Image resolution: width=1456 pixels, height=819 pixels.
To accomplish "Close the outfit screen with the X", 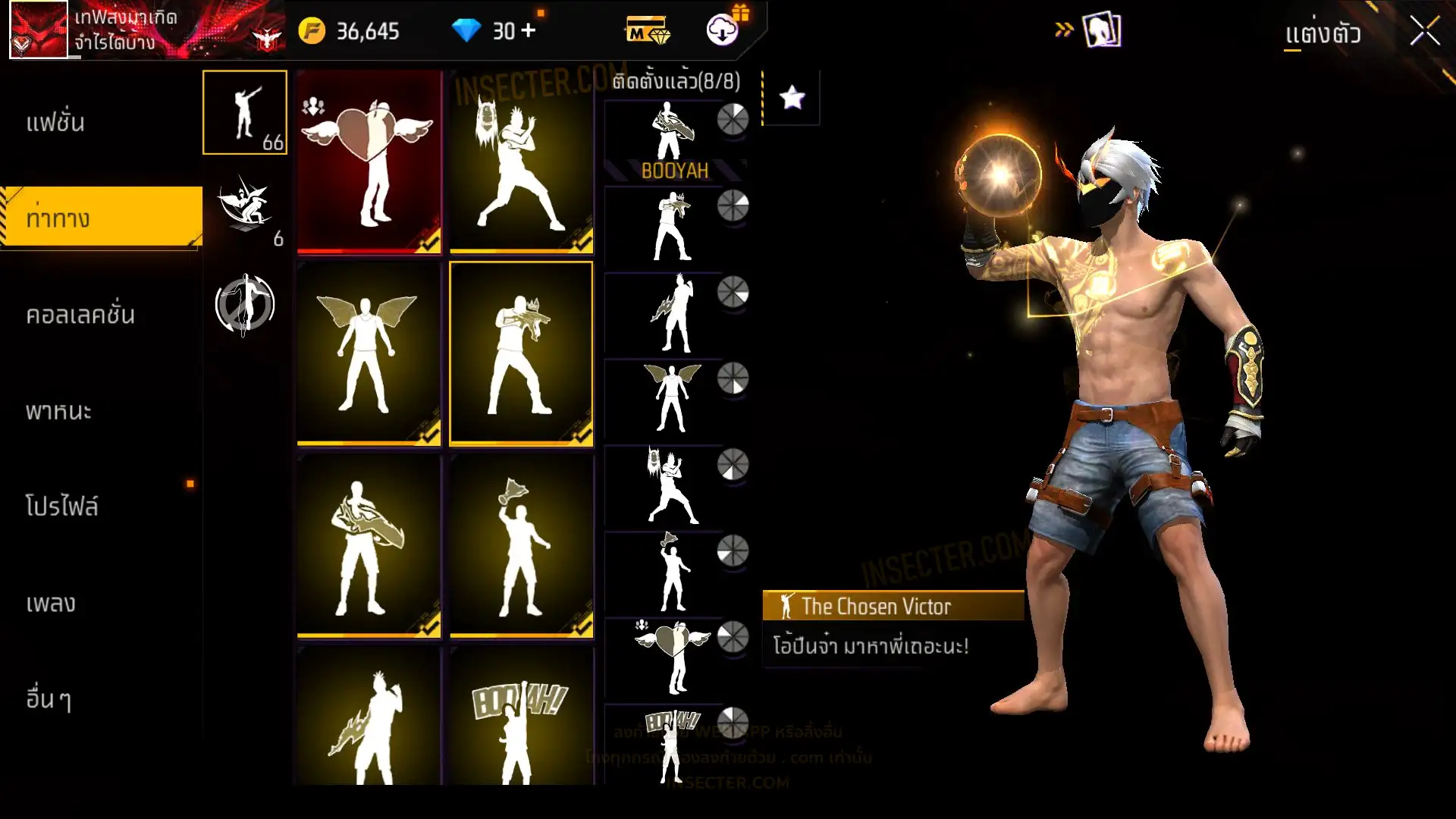I will tap(1424, 32).
